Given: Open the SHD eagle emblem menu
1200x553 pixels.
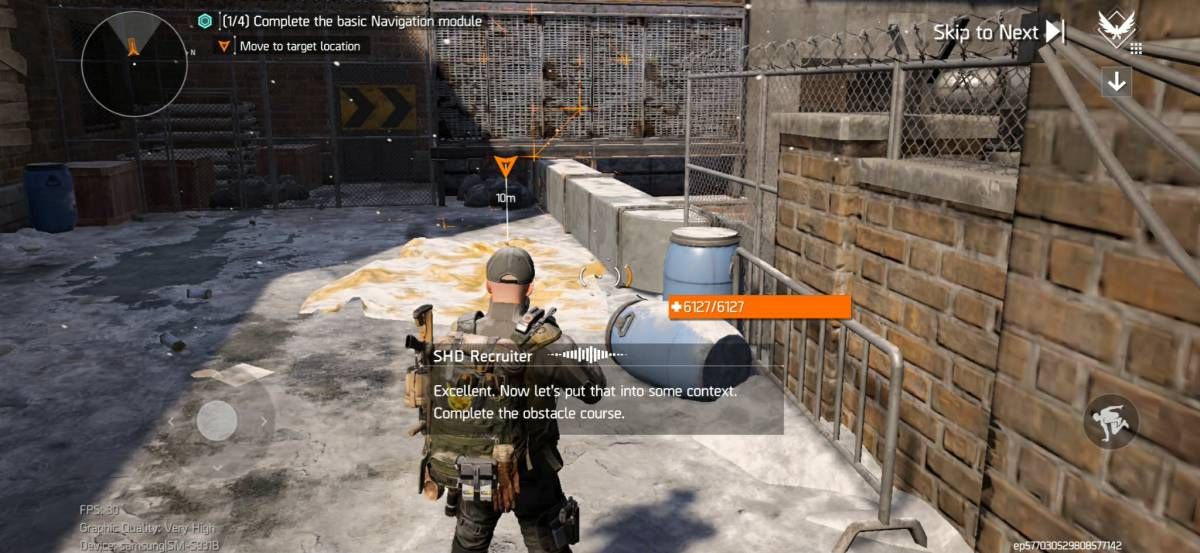Looking at the screenshot, I should [1116, 28].
